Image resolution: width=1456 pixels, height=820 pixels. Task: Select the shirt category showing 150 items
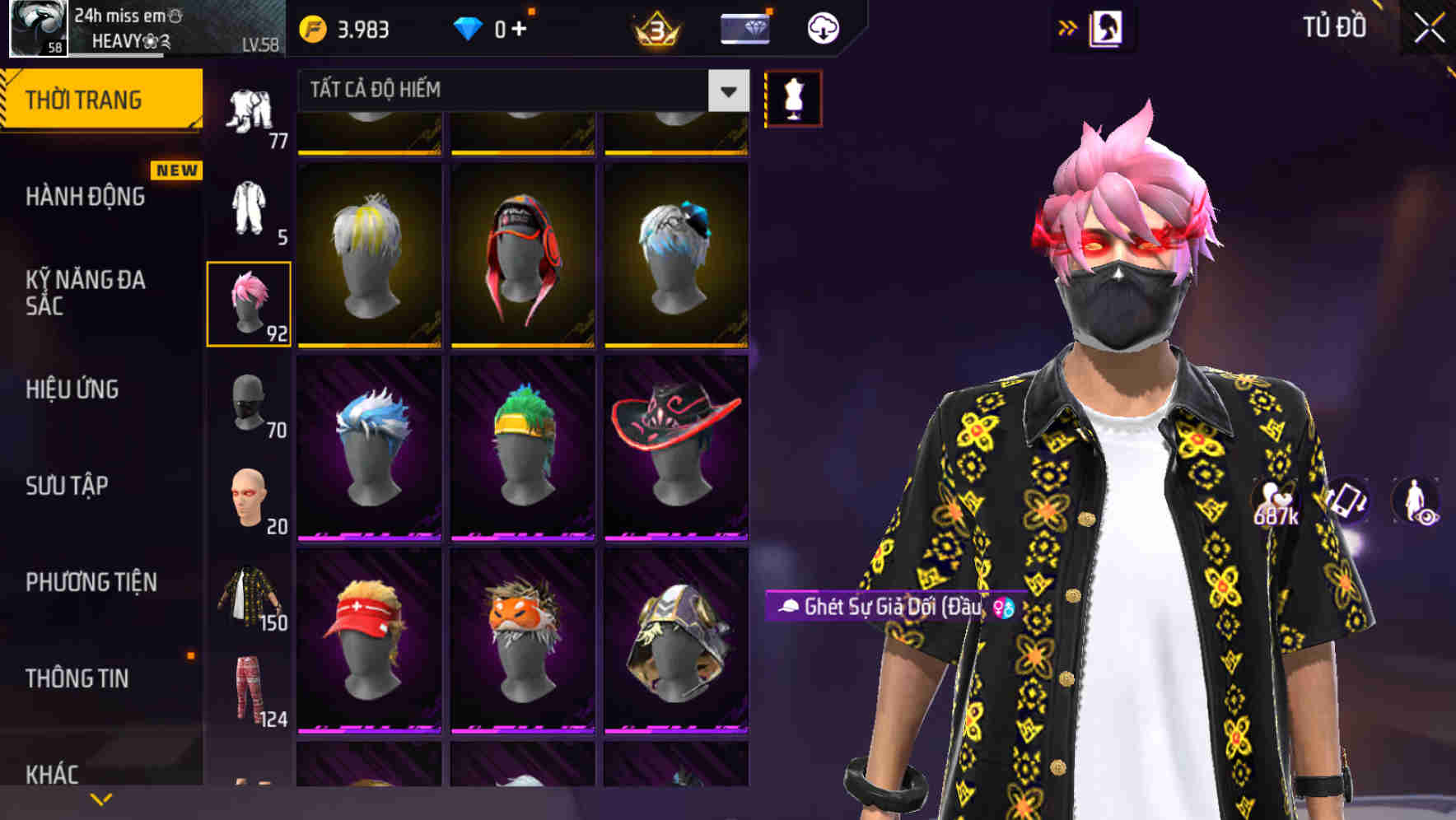250,594
